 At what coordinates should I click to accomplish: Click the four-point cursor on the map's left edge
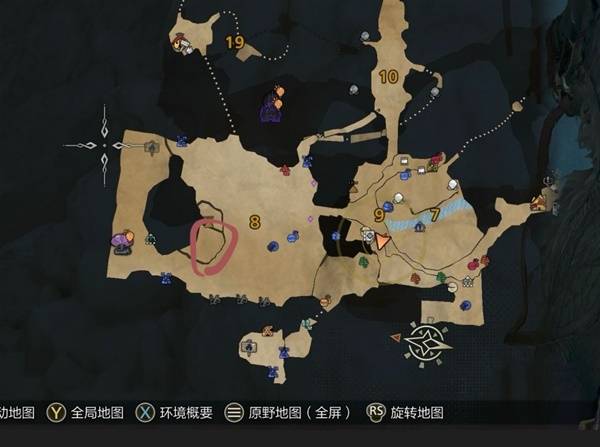coord(104,145)
